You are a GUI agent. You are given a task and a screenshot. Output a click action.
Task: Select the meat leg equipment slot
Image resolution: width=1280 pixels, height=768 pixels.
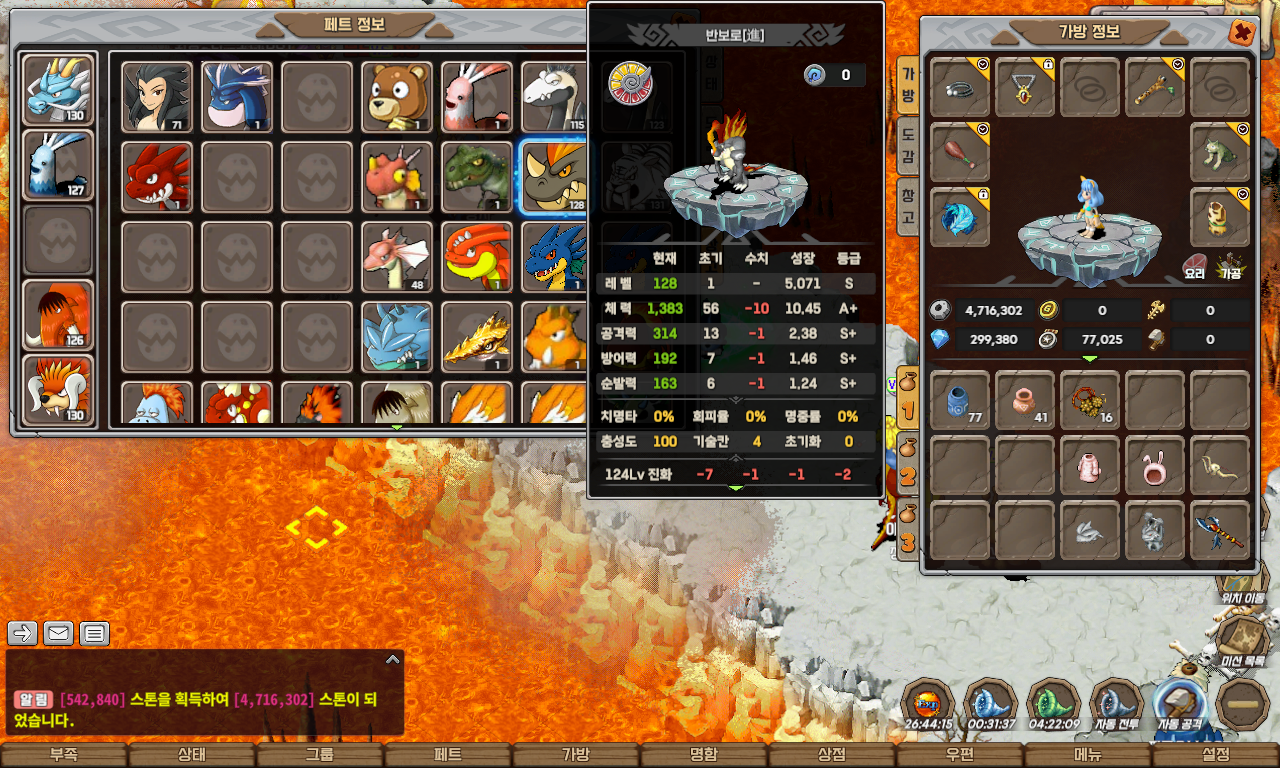(960, 152)
